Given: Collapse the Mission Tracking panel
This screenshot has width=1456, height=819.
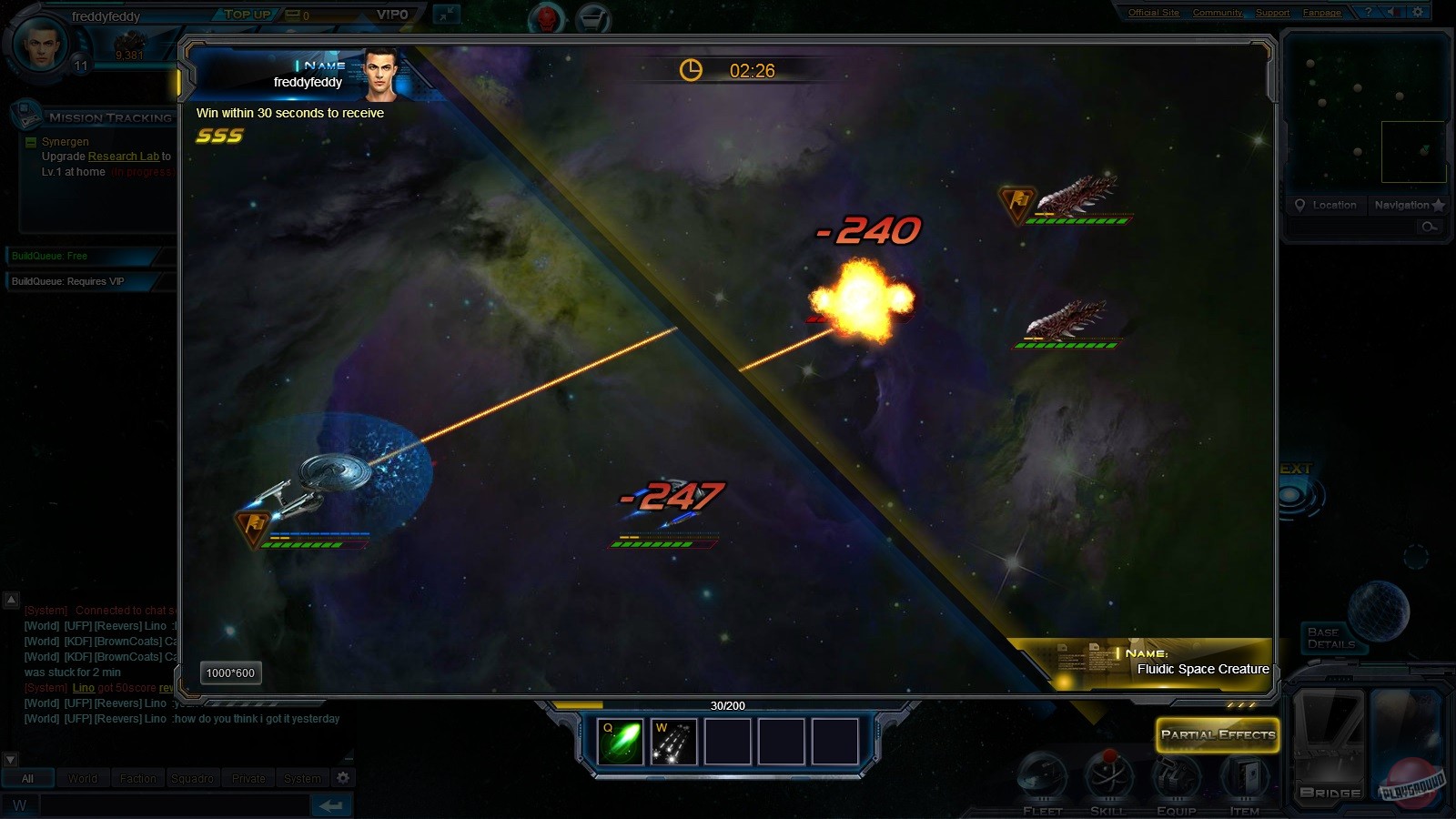Looking at the screenshot, I should 30,143.
